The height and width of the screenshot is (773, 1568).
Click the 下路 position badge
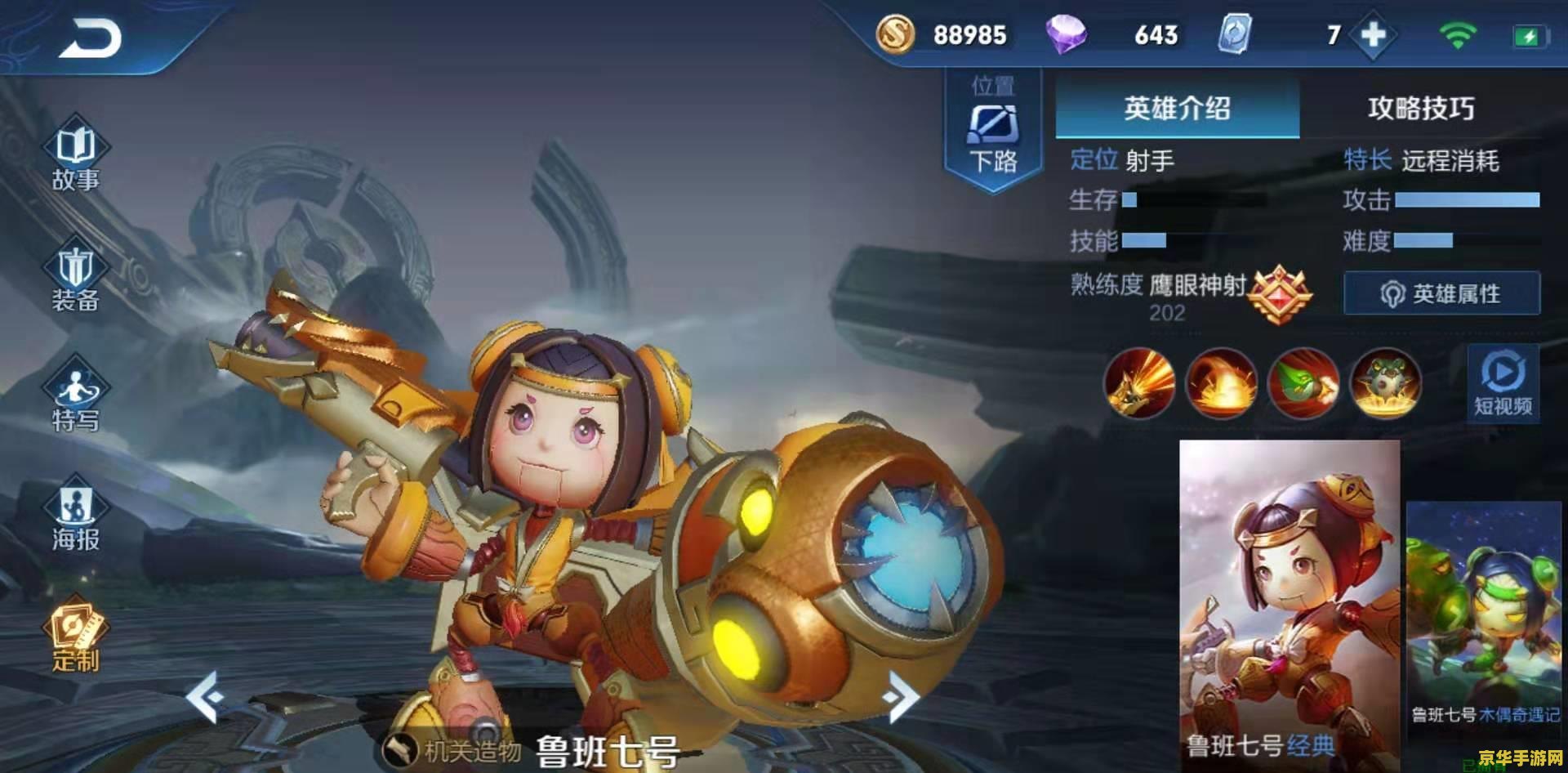[993, 131]
